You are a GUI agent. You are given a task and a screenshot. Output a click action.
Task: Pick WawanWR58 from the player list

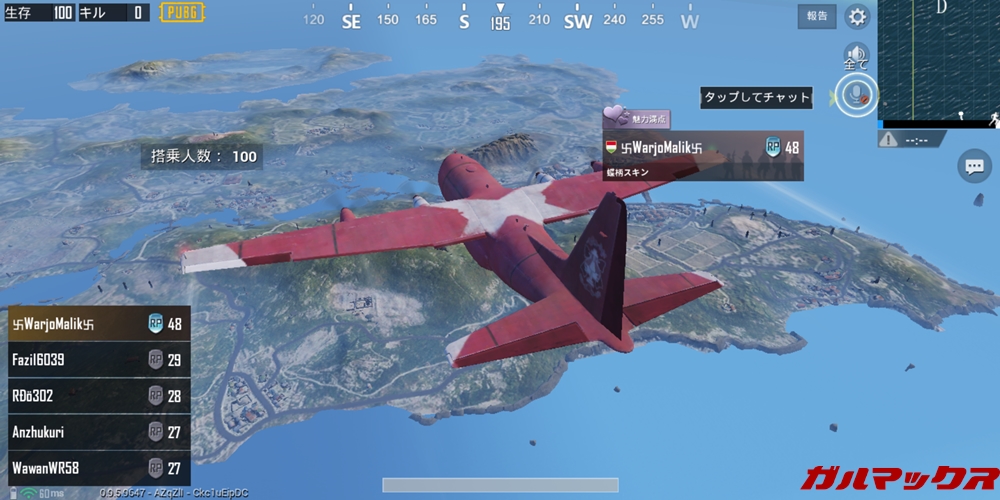(x=95, y=468)
